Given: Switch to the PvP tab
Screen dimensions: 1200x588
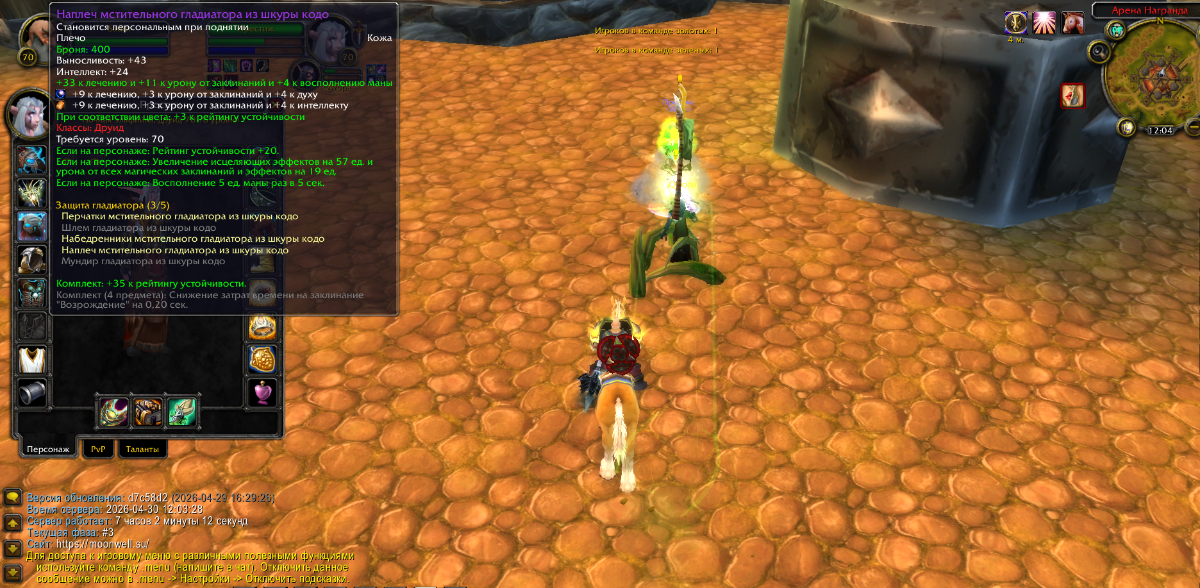Looking at the screenshot, I should click(x=98, y=450).
